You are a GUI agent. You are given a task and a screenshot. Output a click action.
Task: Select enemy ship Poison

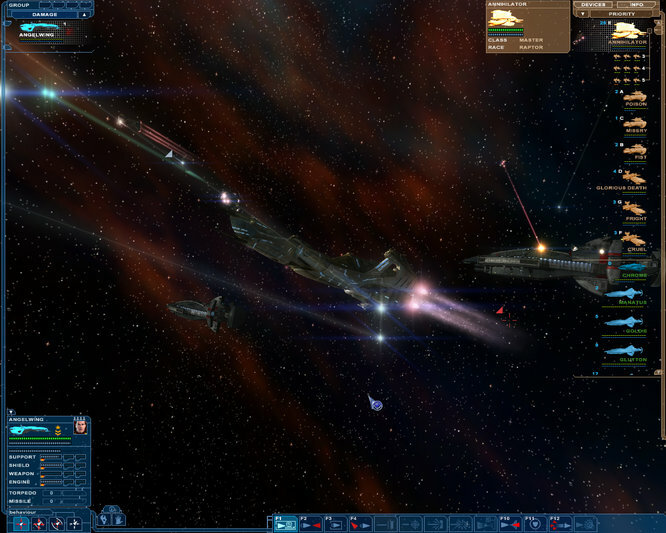coord(634,94)
